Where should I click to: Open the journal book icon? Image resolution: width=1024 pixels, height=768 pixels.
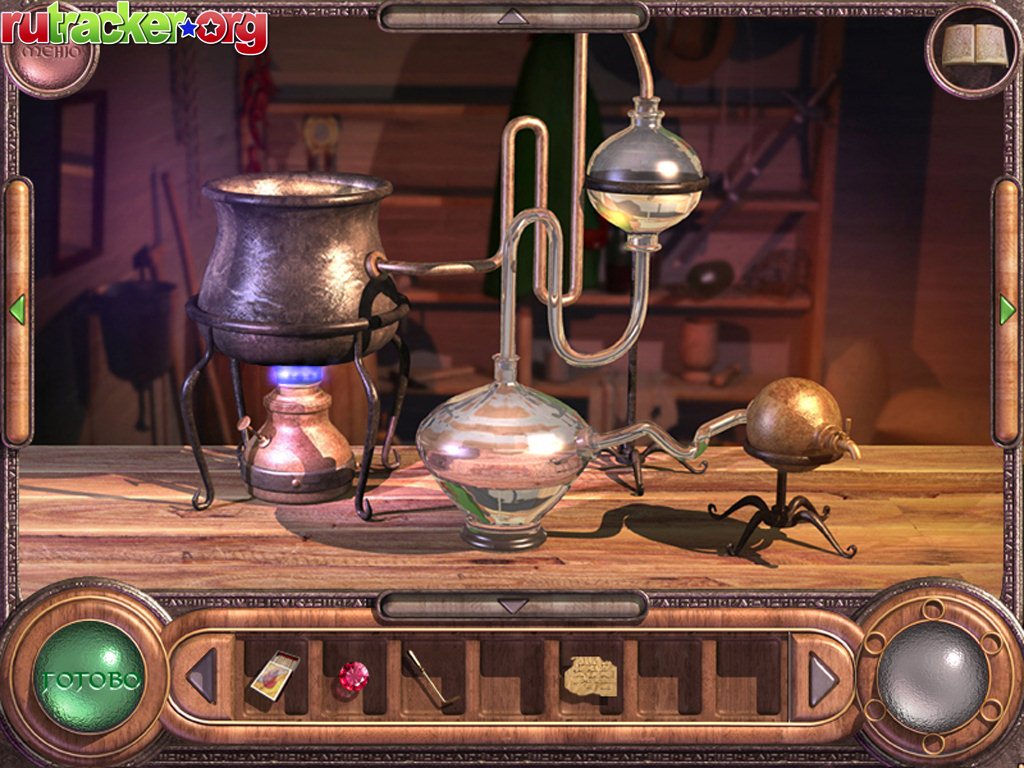click(974, 46)
